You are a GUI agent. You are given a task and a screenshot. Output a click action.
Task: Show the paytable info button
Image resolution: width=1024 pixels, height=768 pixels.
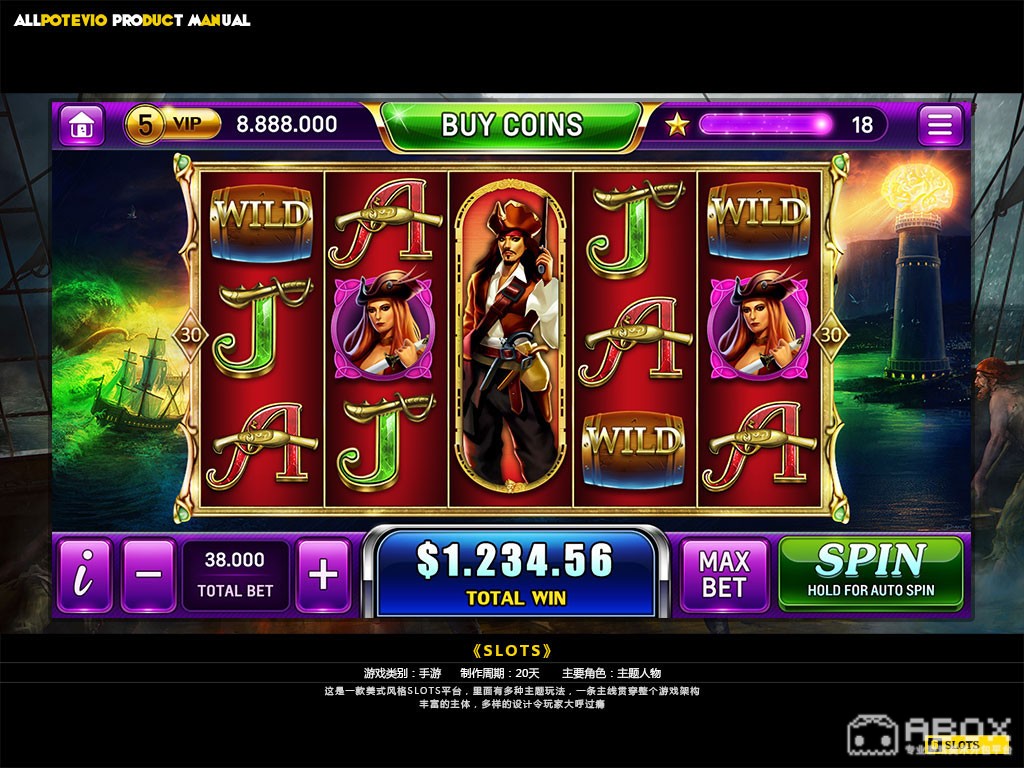(x=85, y=575)
